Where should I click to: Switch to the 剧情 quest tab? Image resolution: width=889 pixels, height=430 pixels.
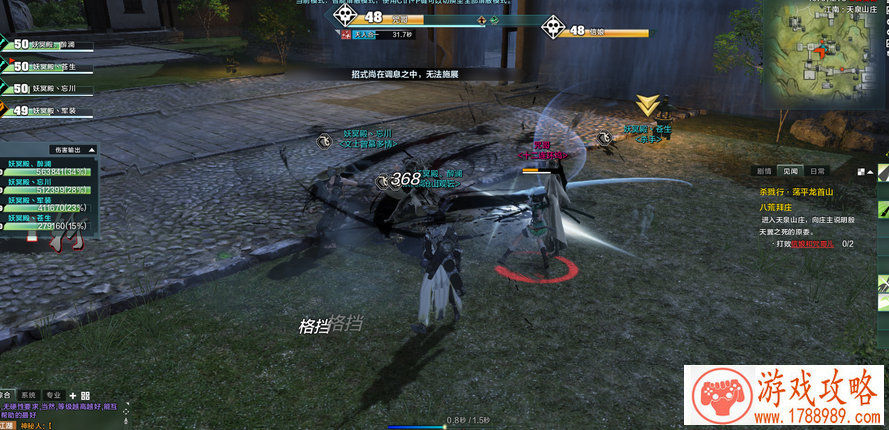click(x=765, y=171)
